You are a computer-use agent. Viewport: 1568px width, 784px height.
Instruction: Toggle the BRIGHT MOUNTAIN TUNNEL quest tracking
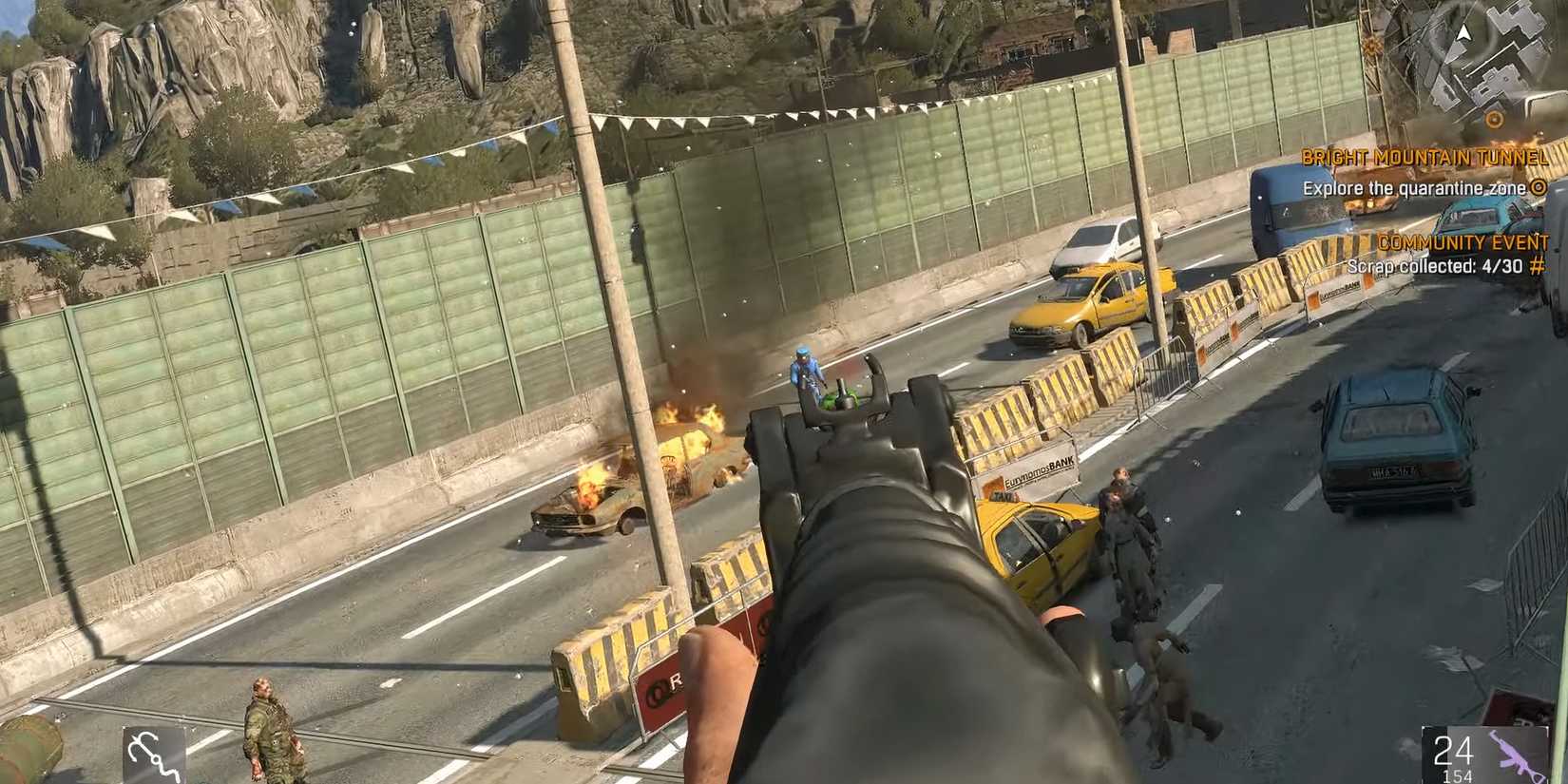click(x=1427, y=158)
